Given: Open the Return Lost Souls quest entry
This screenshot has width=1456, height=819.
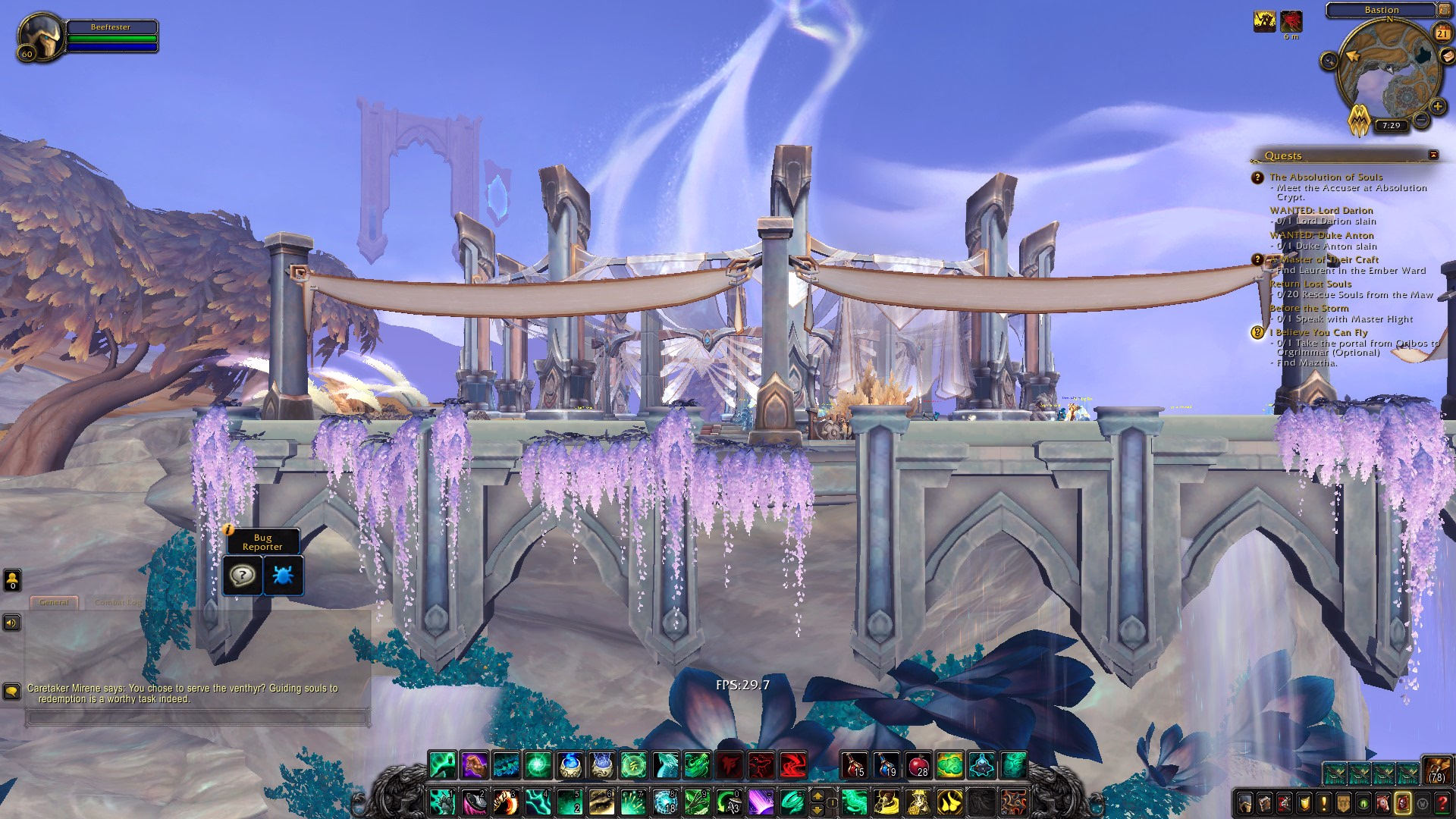Looking at the screenshot, I should 1310,284.
